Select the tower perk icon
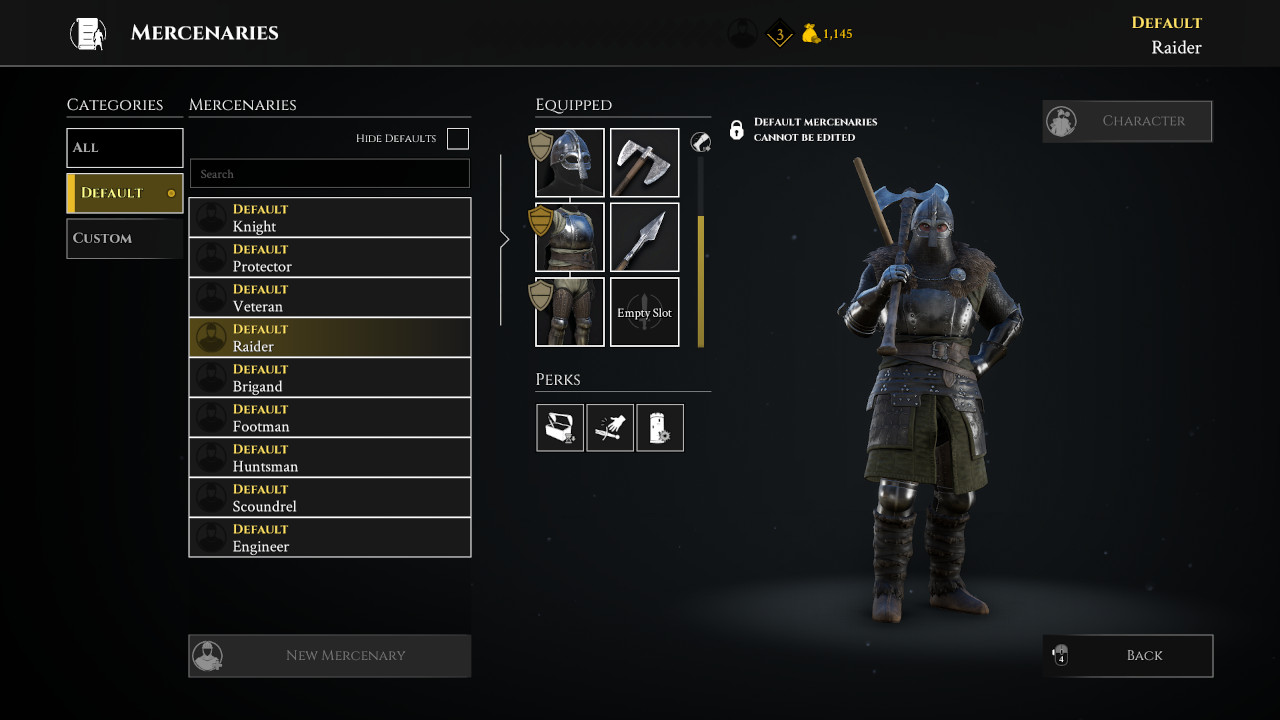This screenshot has width=1280, height=720. click(660, 427)
